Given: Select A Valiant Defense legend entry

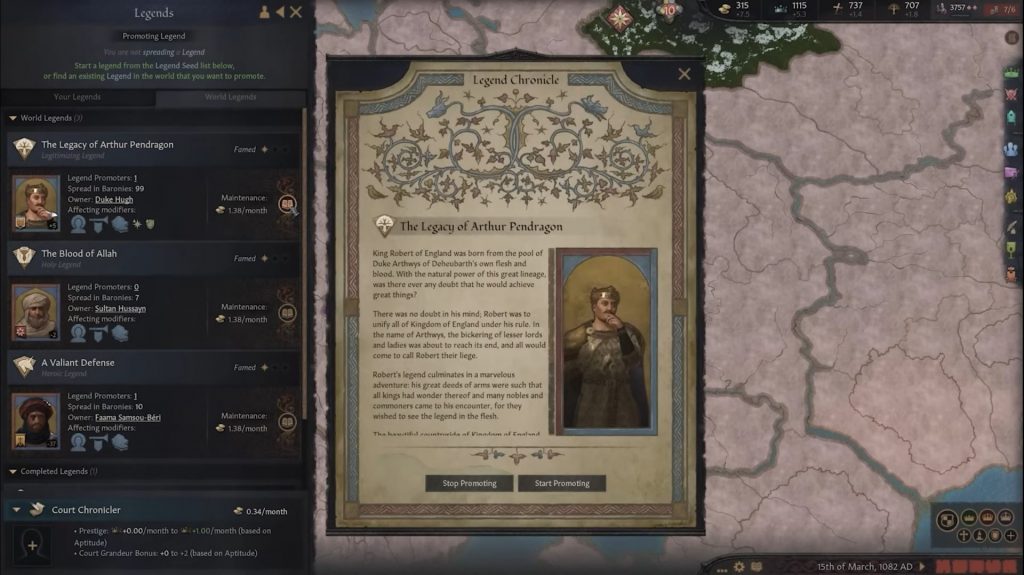Looking at the screenshot, I should tap(78, 363).
